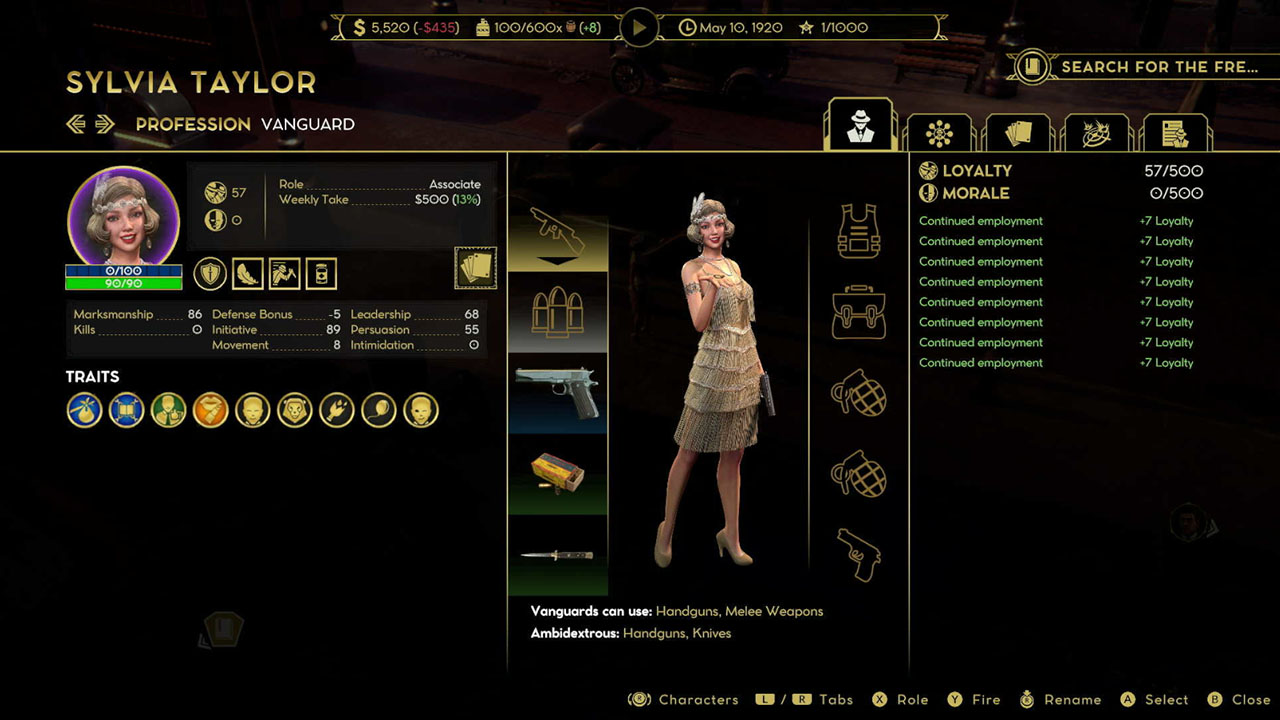Click the shield defense stat icon
The image size is (1280, 720).
point(209,272)
